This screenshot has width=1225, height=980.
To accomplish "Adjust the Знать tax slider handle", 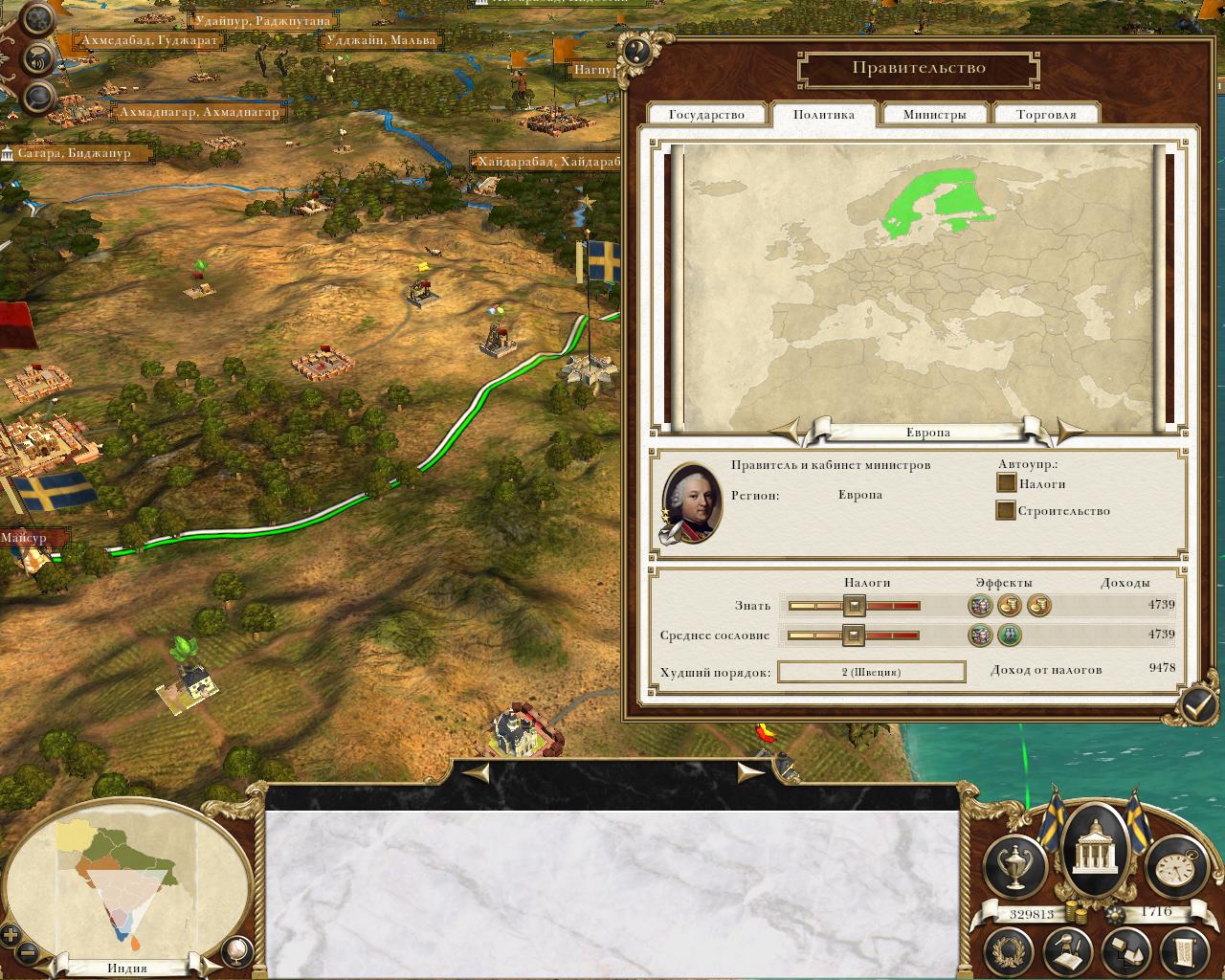I will click(x=854, y=605).
